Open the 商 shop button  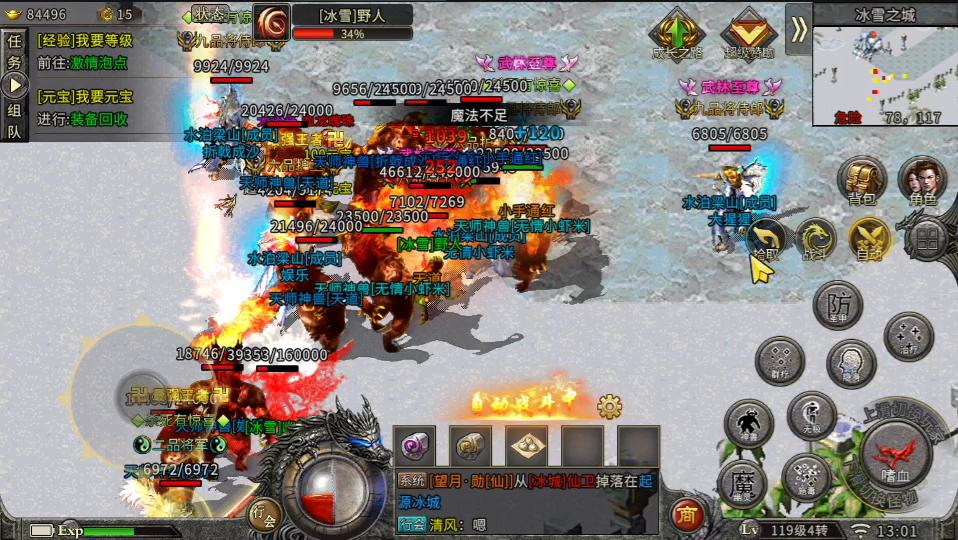(x=686, y=514)
